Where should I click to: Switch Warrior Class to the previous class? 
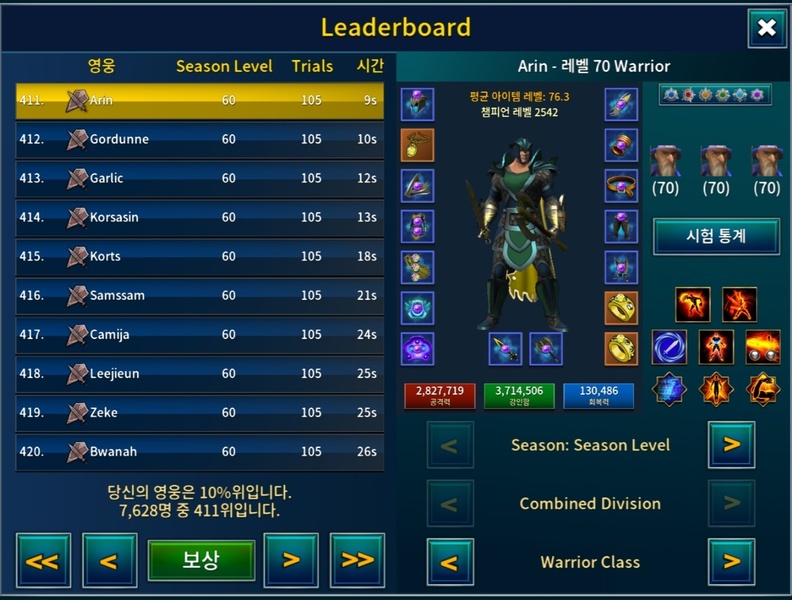tap(450, 562)
